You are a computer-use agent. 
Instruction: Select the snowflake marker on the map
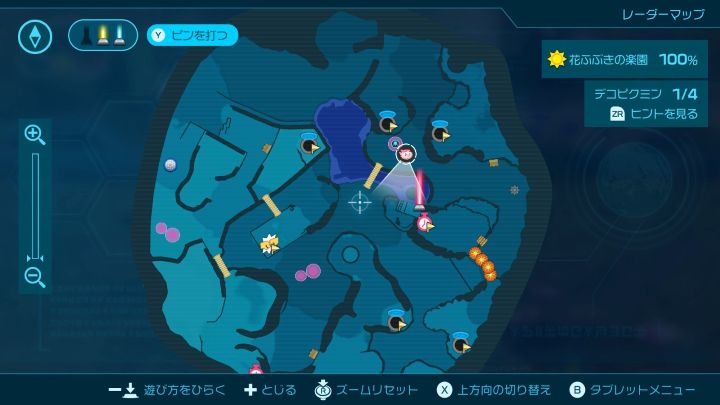coord(515,189)
